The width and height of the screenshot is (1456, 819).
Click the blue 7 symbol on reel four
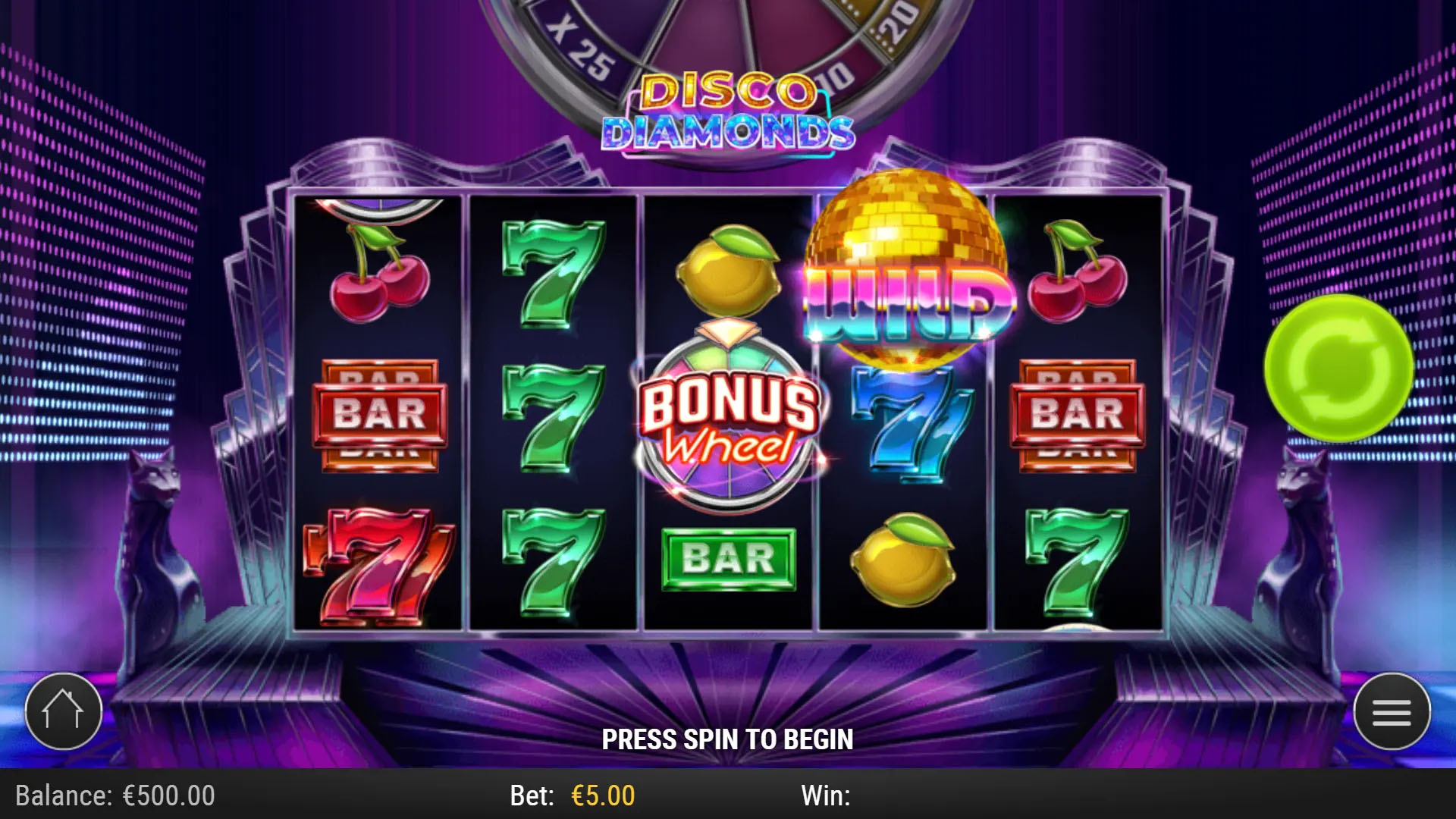(x=902, y=425)
